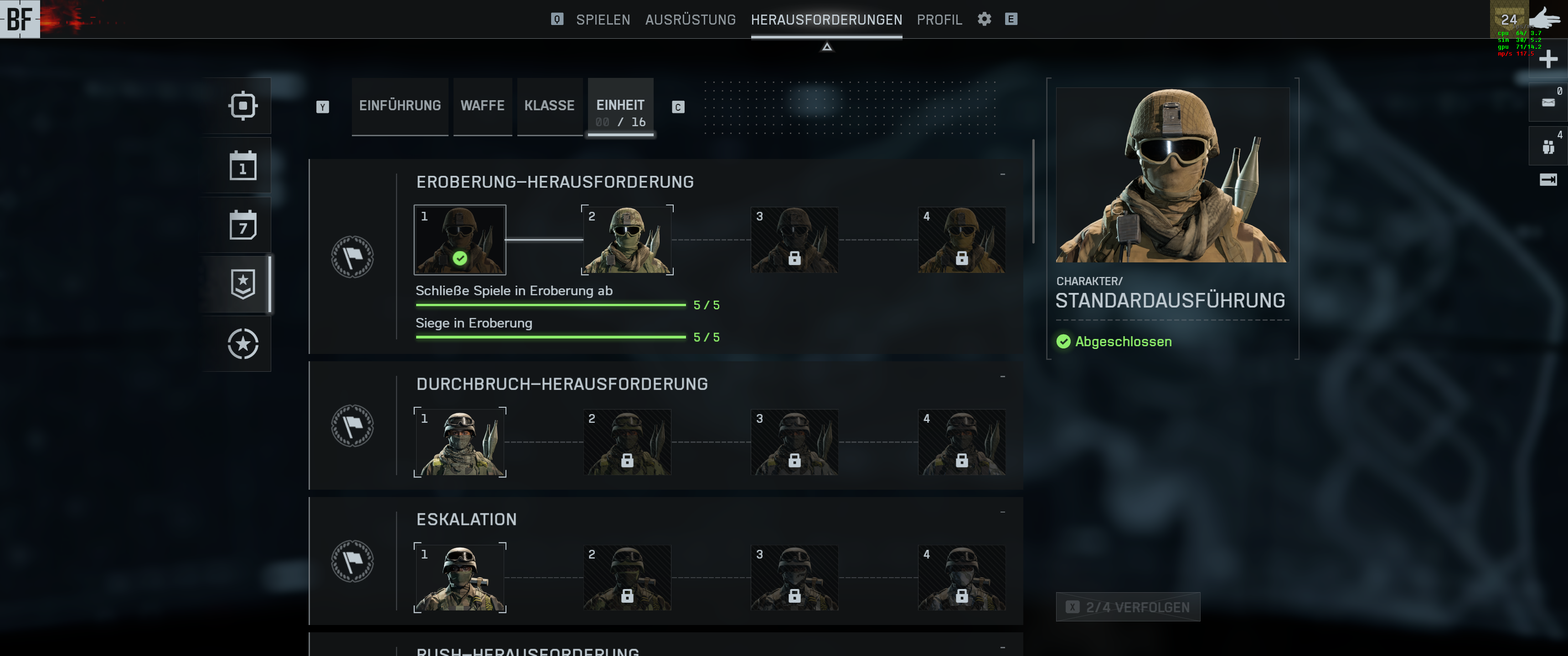Viewport: 1568px width, 656px height.
Task: Select Durchbruch-Herausforderung reward tile 1
Action: click(459, 442)
